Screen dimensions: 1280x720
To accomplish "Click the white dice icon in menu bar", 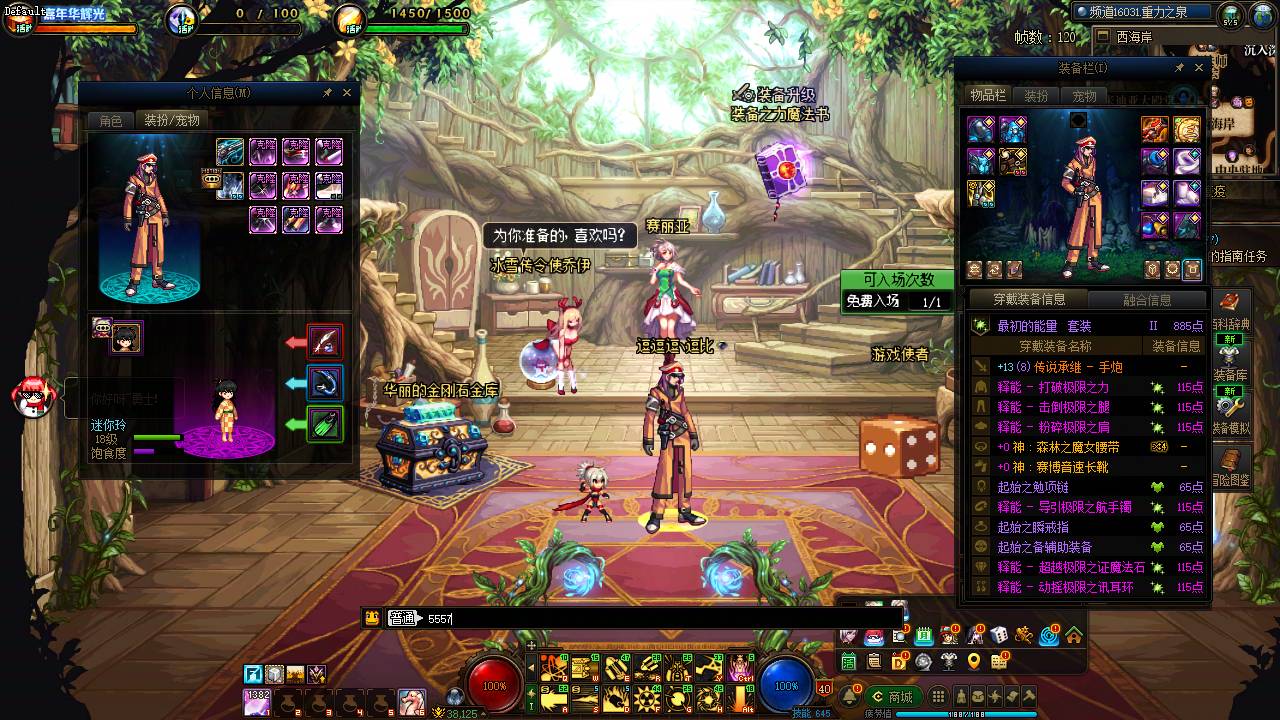I will pos(998,635).
